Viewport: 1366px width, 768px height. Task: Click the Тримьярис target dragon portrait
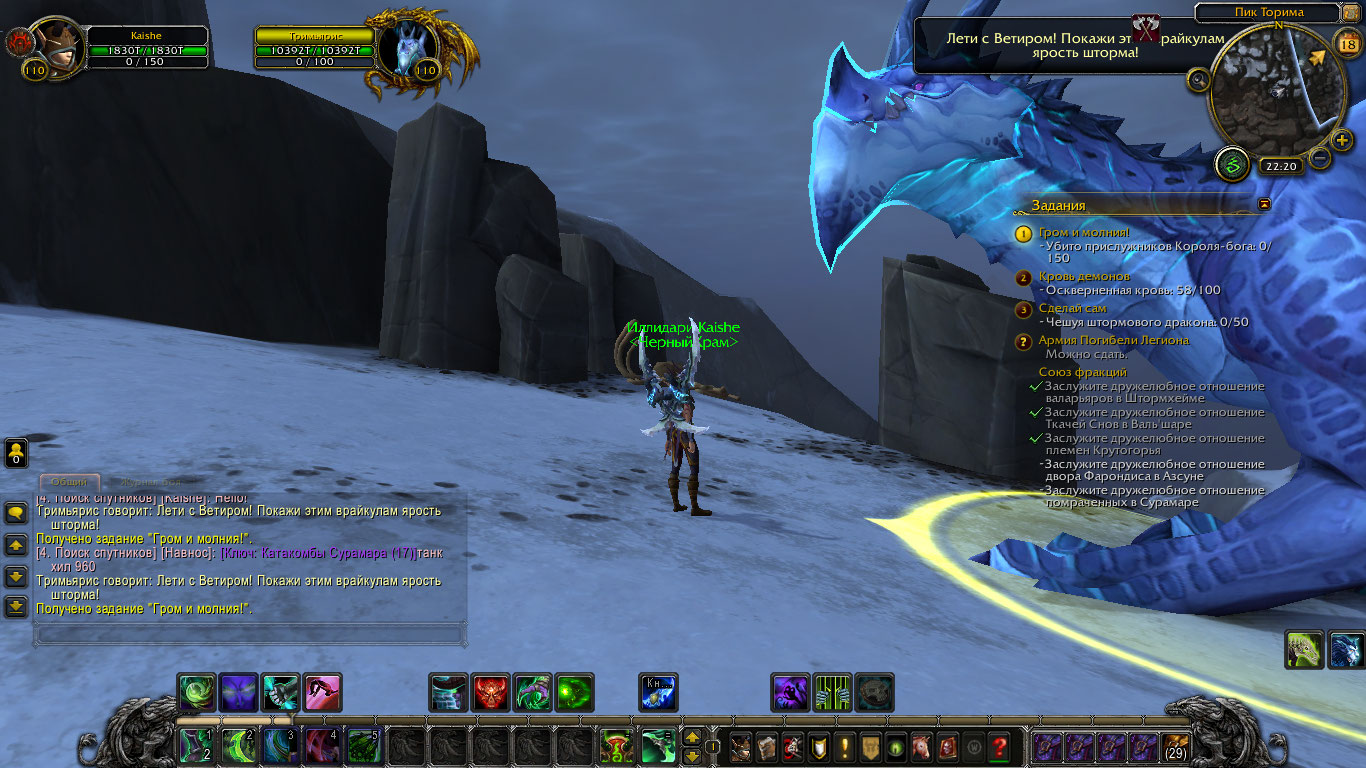[406, 48]
